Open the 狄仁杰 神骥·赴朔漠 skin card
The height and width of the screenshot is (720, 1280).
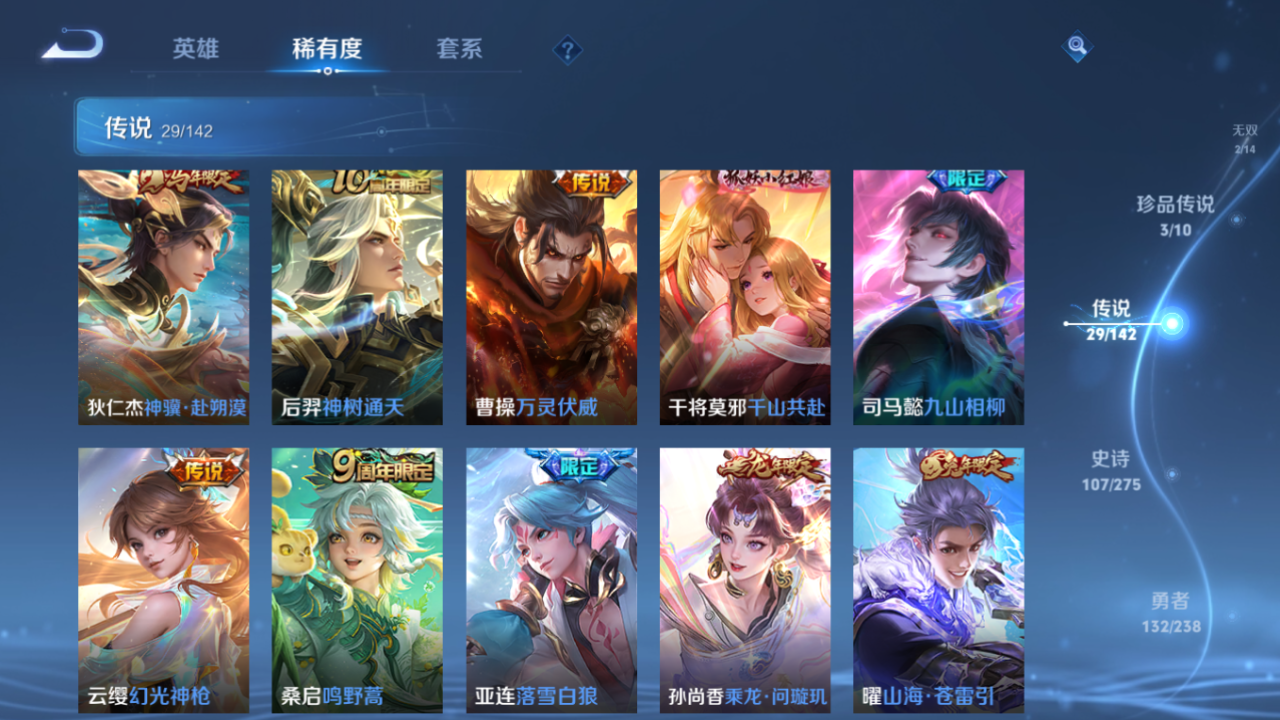pyautogui.click(x=162, y=297)
